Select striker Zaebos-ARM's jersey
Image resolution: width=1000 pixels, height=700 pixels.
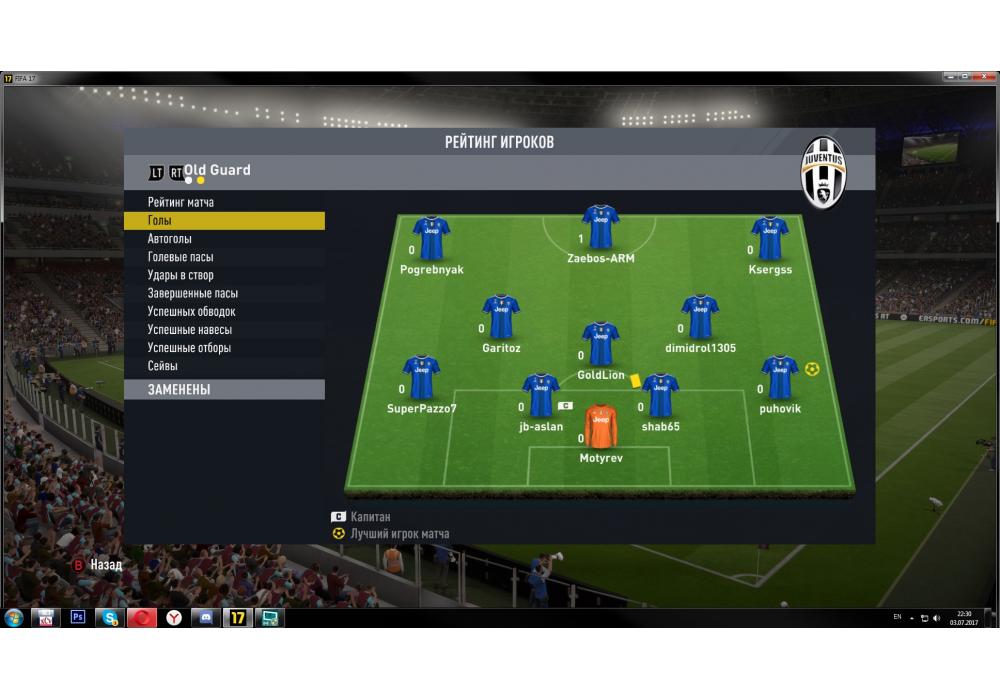click(600, 227)
